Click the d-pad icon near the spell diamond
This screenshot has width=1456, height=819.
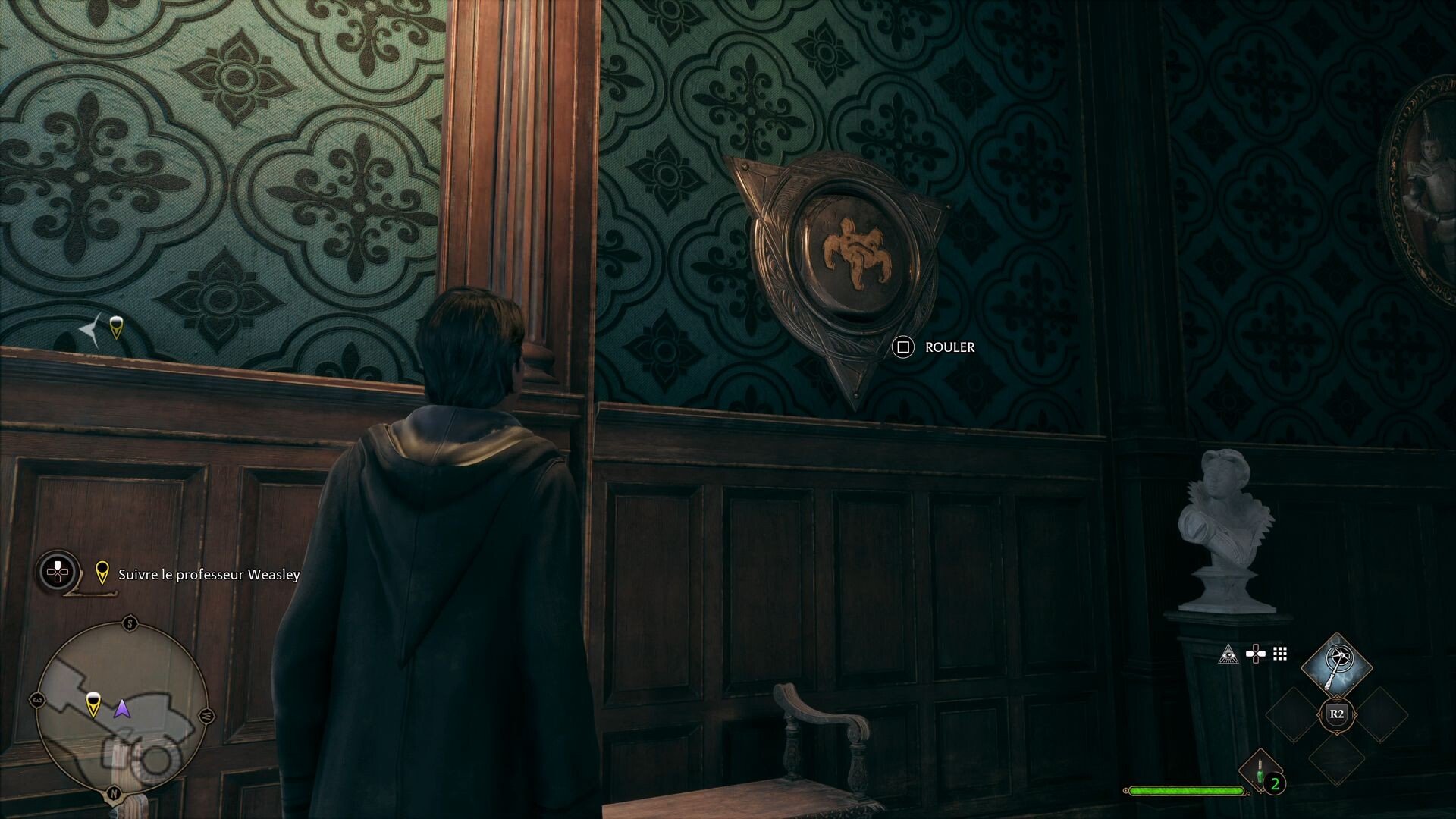click(1255, 654)
